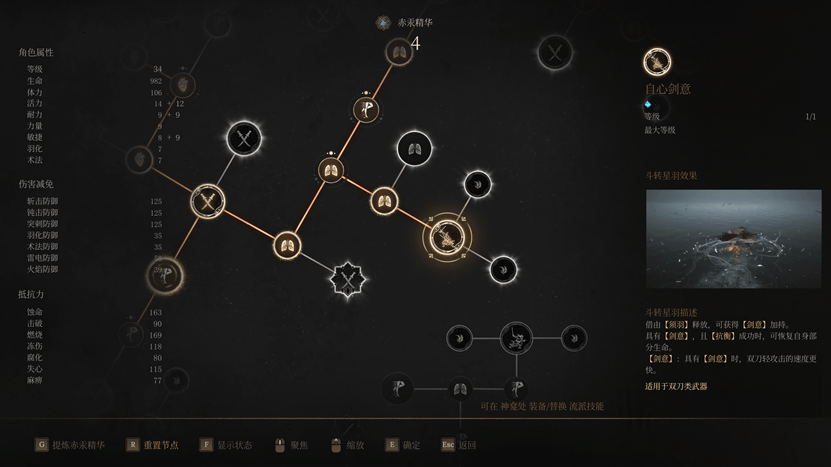This screenshot has height=467, width=831.
Task: Select the white-ringed black lungs node
Action: pyautogui.click(x=413, y=149)
